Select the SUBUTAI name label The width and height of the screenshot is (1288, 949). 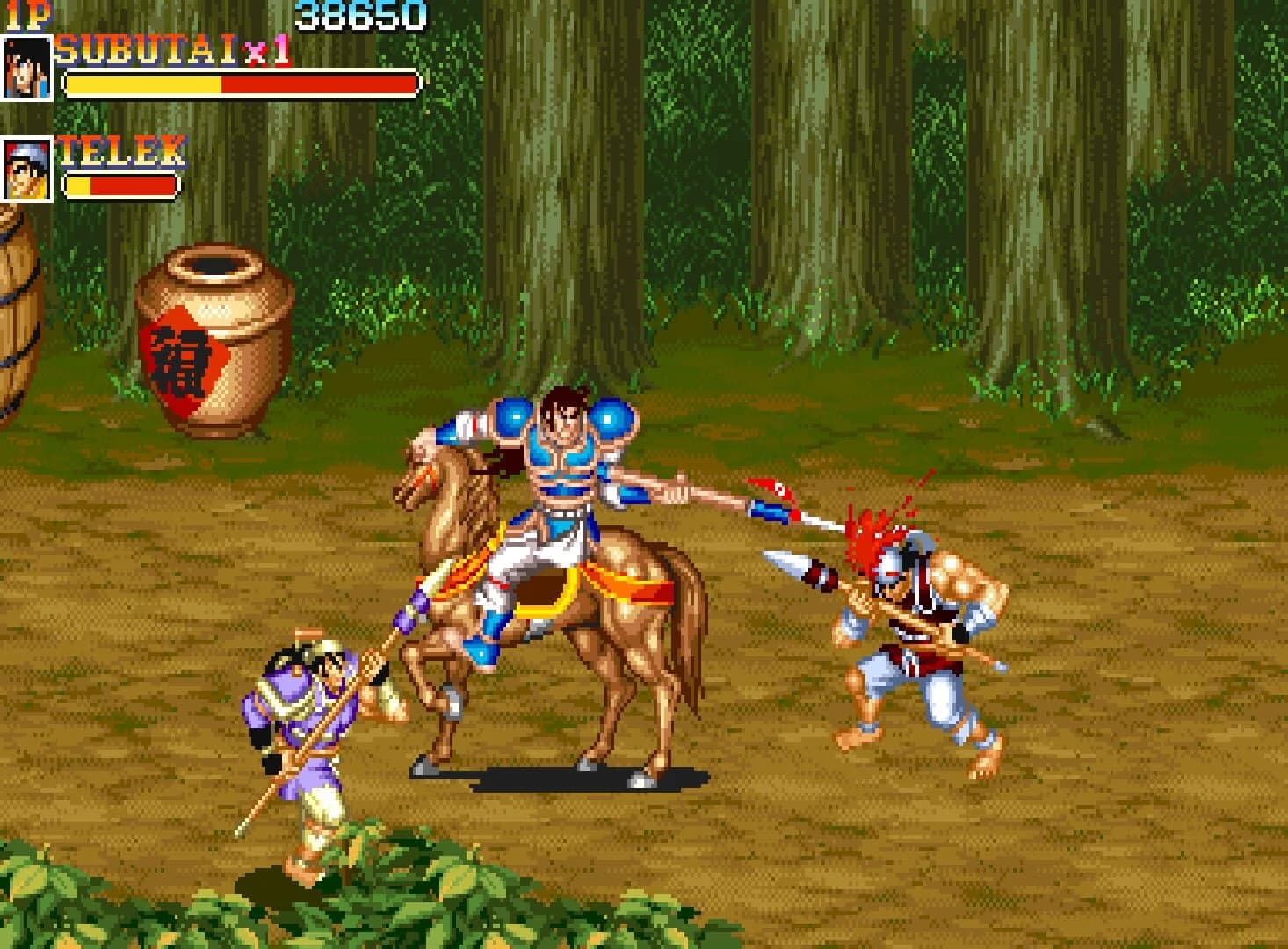[145, 47]
